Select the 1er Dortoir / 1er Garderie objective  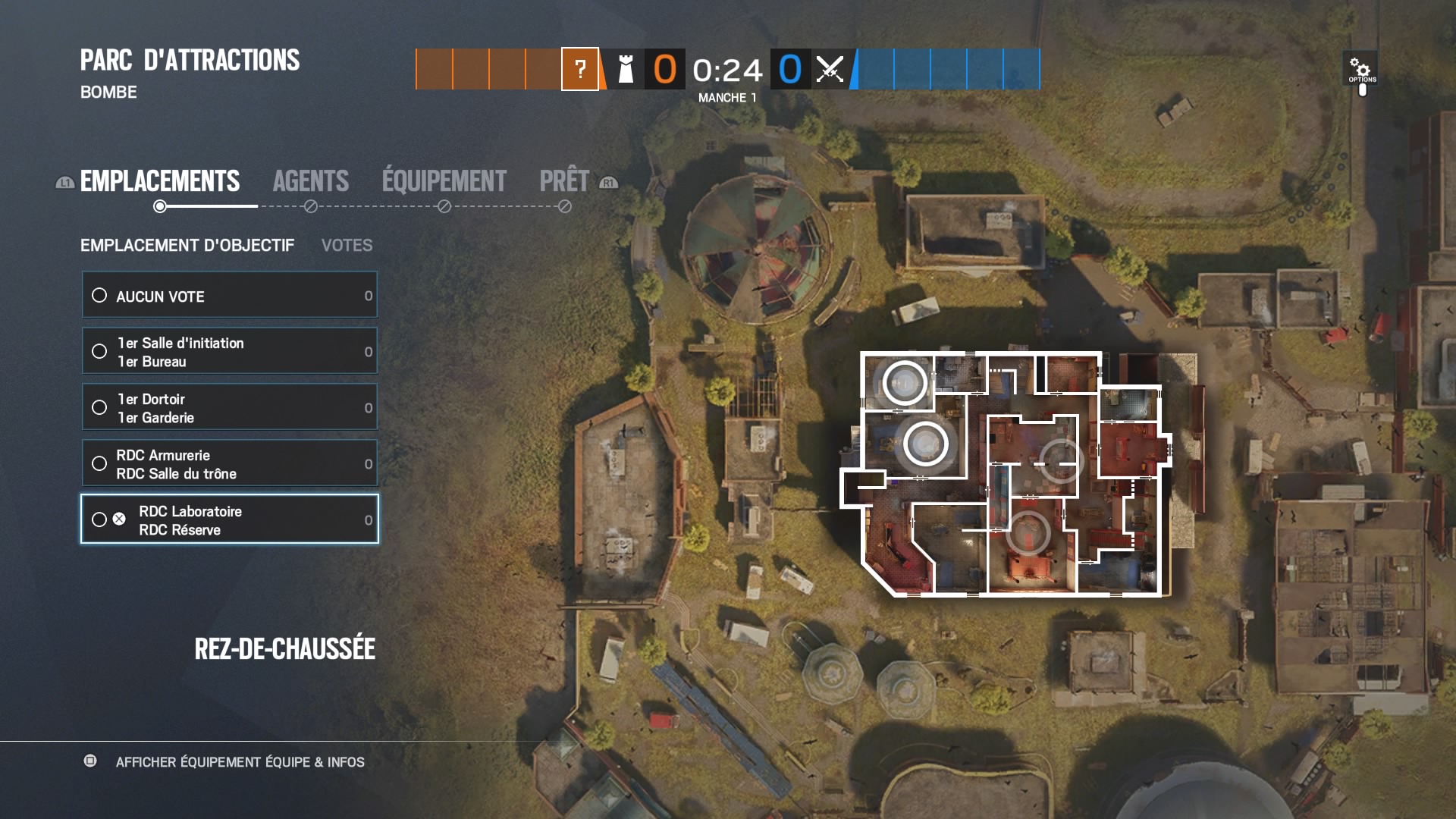point(229,407)
